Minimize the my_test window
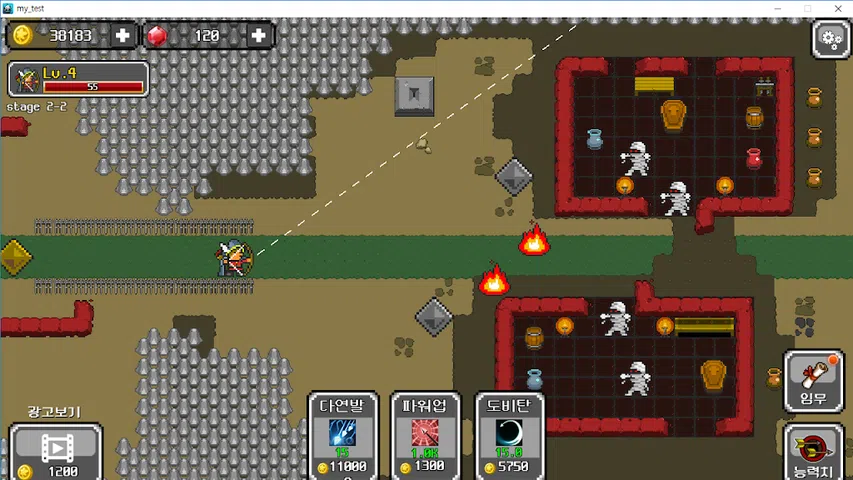853x480 pixels. pos(778,7)
